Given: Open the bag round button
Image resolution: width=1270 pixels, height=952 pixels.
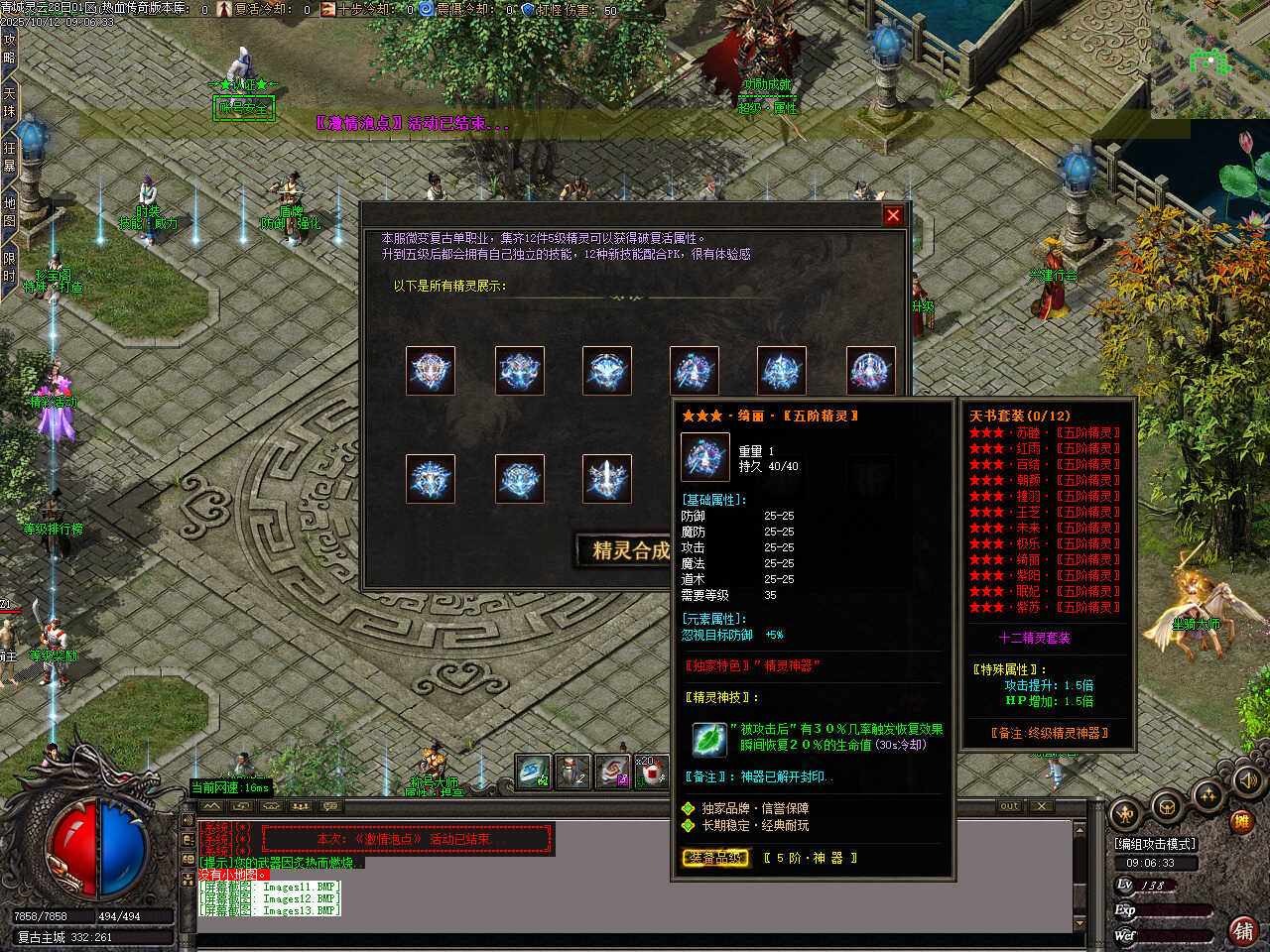Looking at the screenshot, I should (x=1167, y=805).
